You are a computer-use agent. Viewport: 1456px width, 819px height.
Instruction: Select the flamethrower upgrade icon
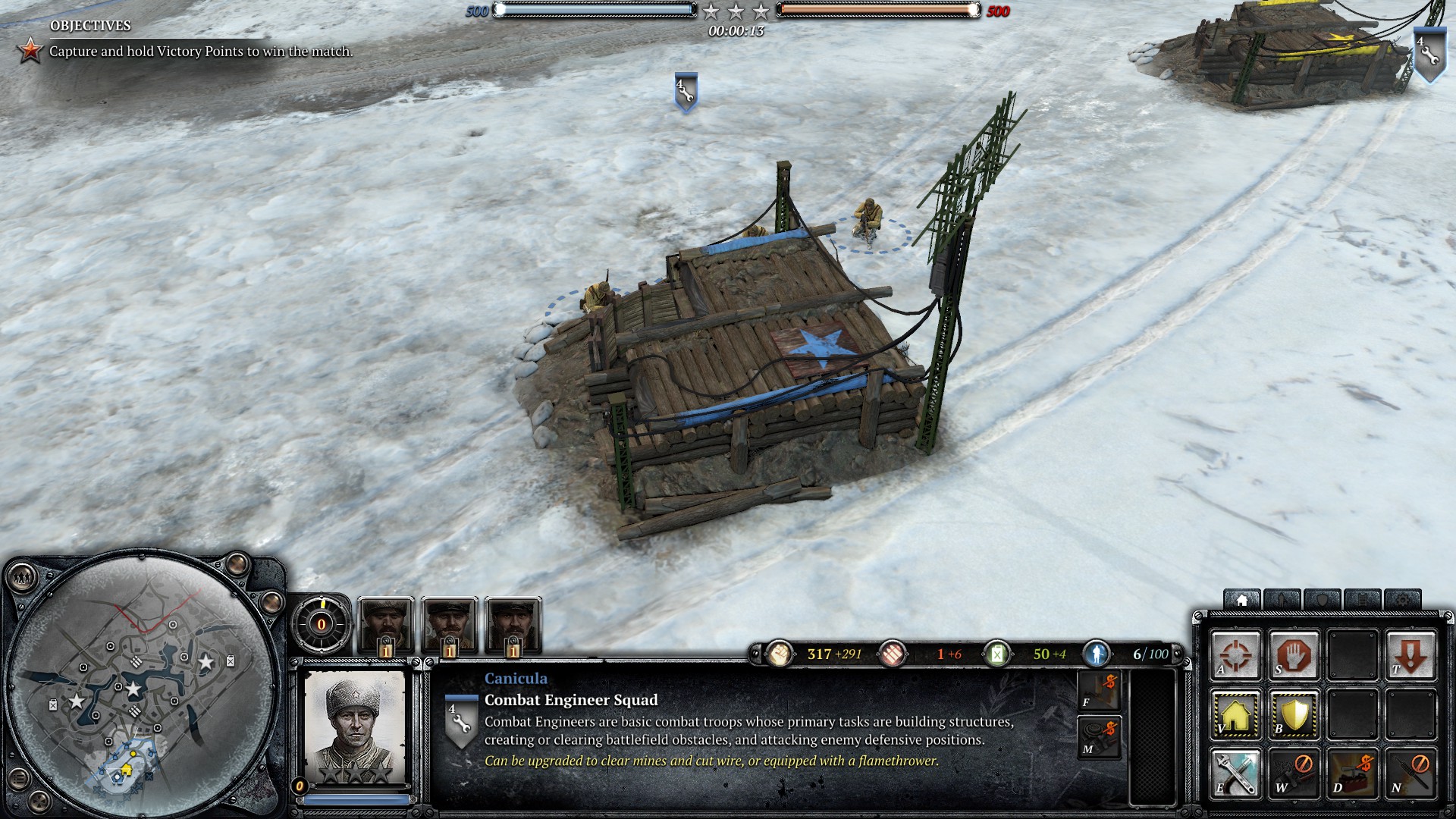[1098, 692]
